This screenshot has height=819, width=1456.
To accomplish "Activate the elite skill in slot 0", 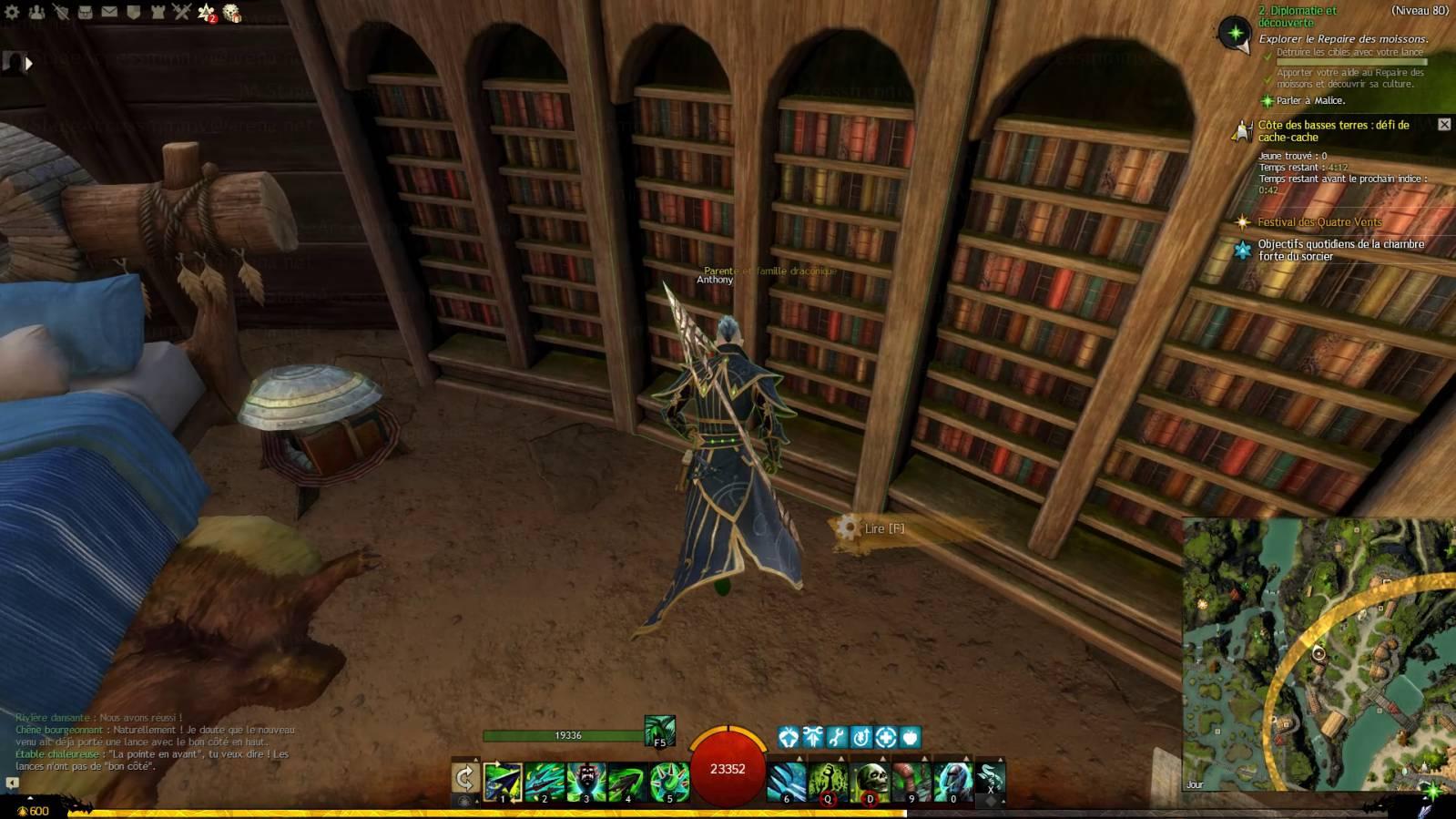I will coord(952,782).
